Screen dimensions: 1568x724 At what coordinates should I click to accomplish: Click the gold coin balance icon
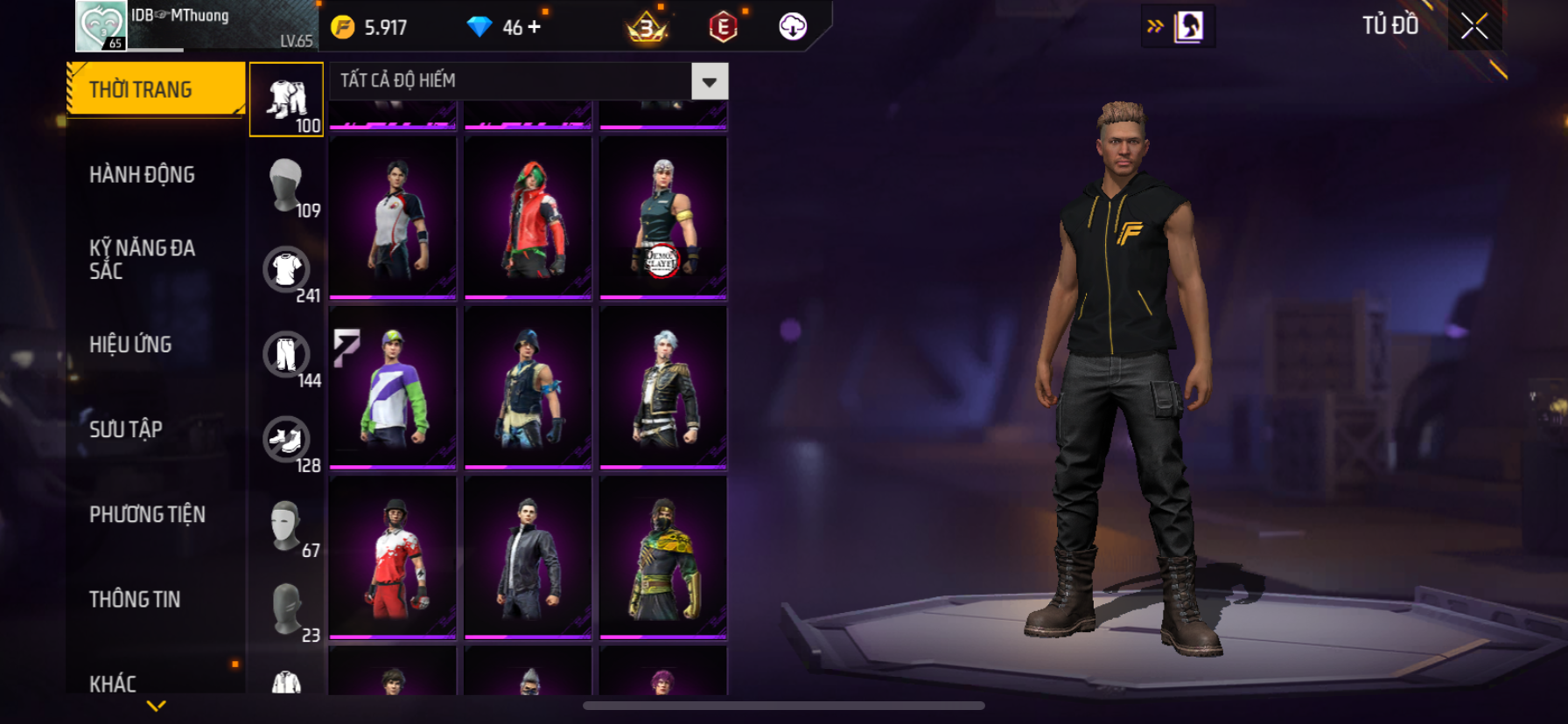tap(343, 27)
